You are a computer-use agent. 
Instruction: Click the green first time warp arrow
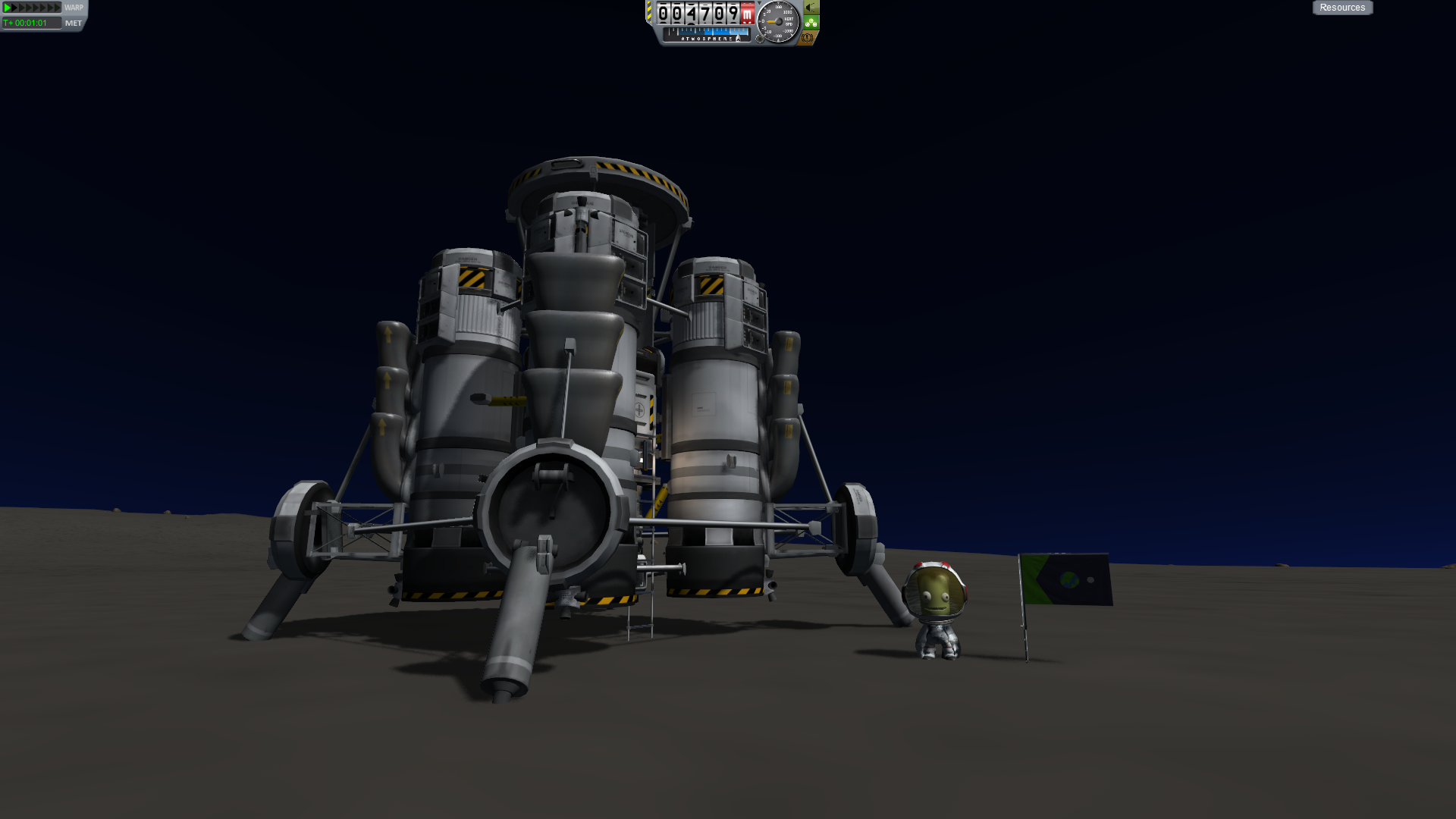coord(7,8)
